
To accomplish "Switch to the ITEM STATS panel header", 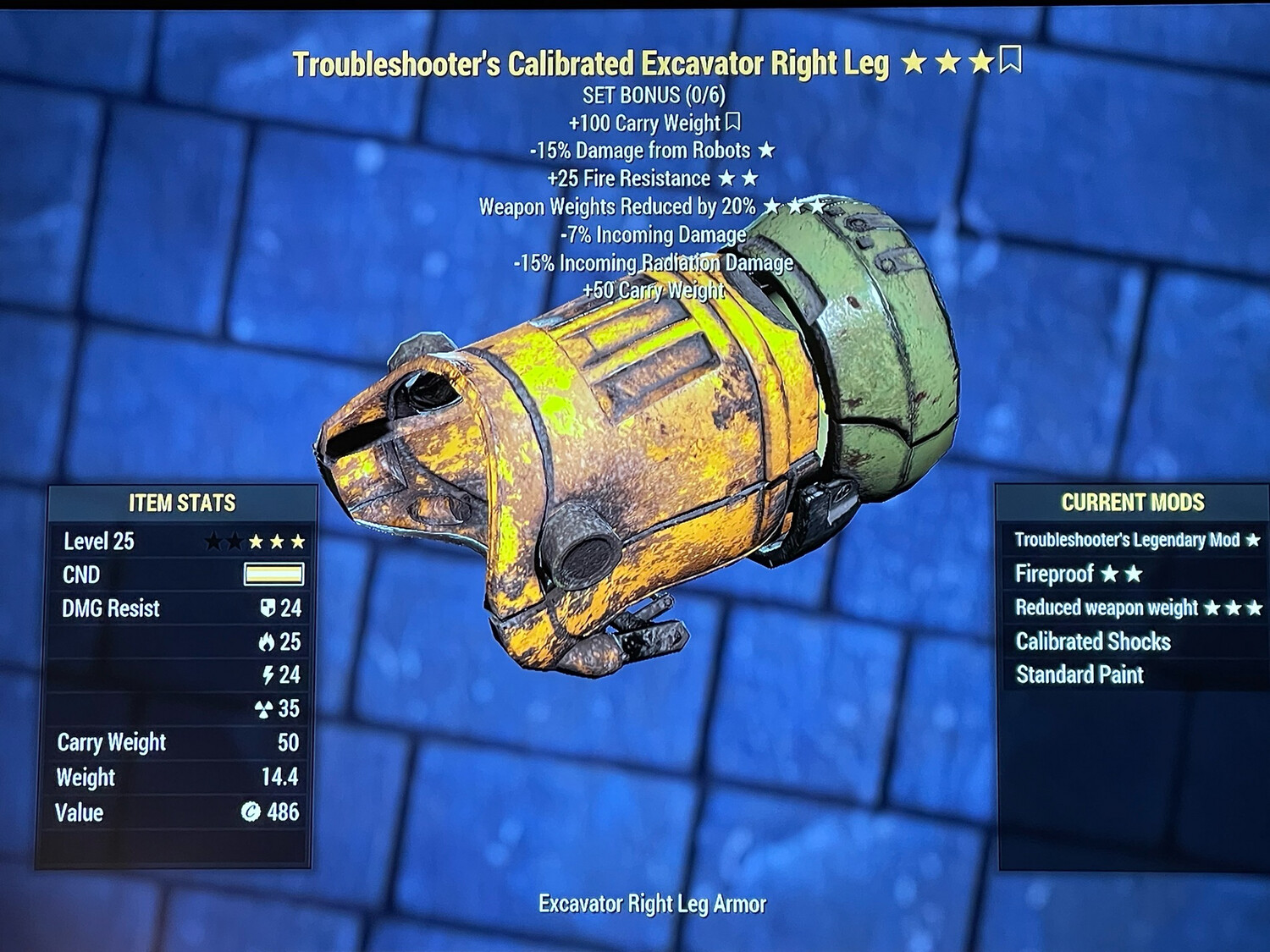I will pyautogui.click(x=180, y=503).
